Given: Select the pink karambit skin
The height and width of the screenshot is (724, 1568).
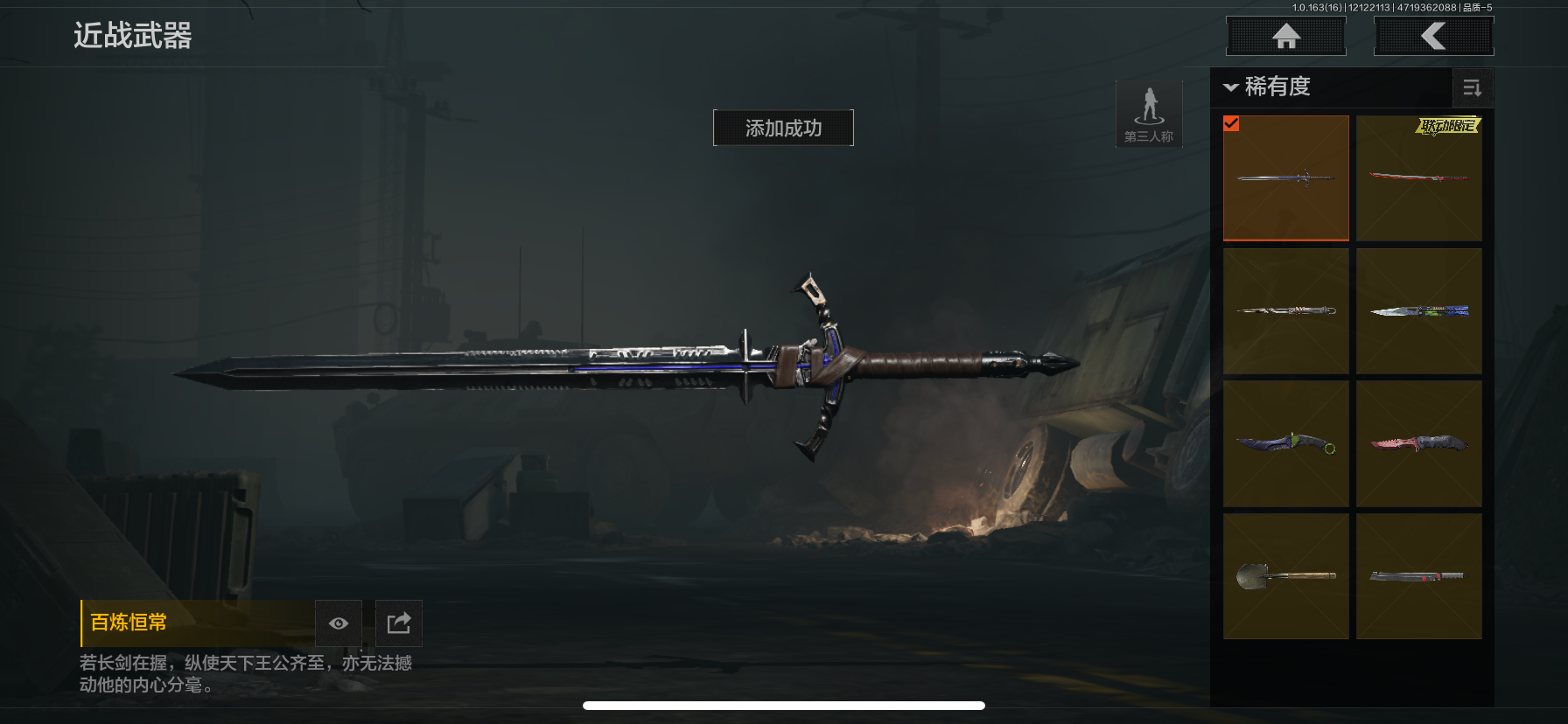Looking at the screenshot, I should [x=1418, y=443].
